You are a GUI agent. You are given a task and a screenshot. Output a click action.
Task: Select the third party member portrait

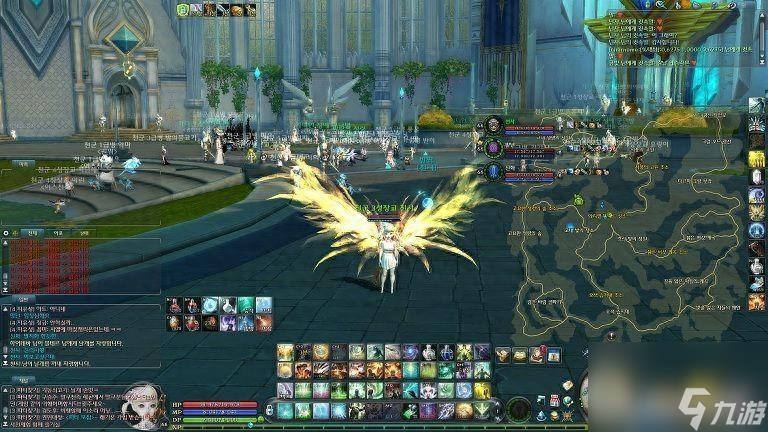coord(493,172)
